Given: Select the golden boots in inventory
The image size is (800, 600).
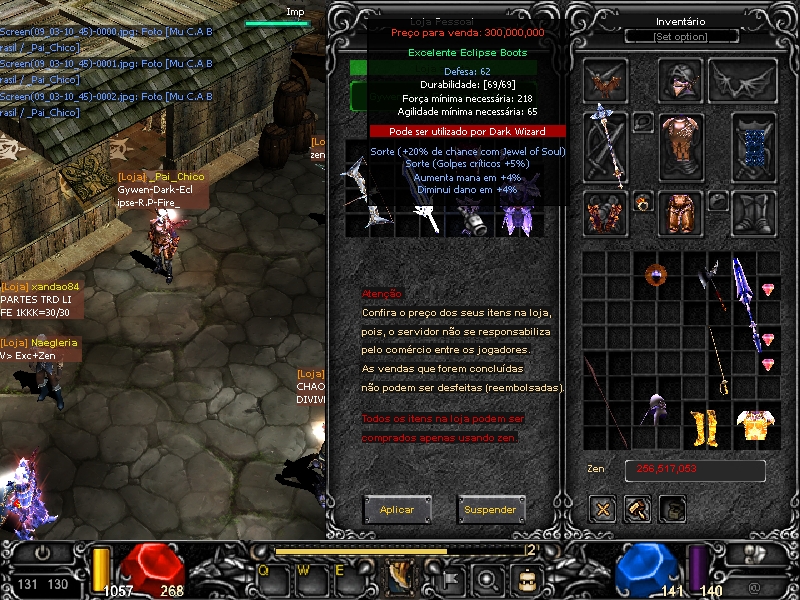Looking at the screenshot, I should pos(706,426).
